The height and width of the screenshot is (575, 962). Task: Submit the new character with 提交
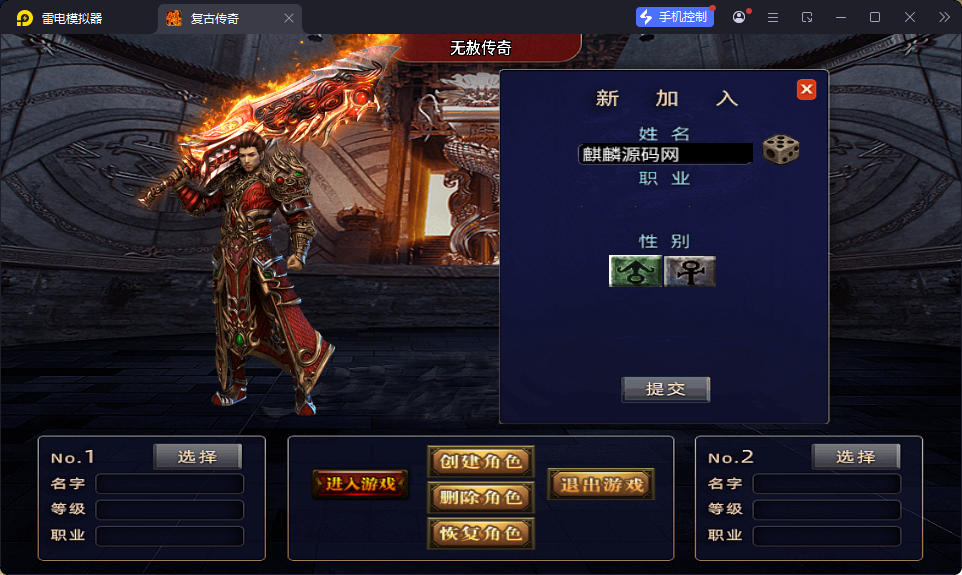tap(665, 389)
